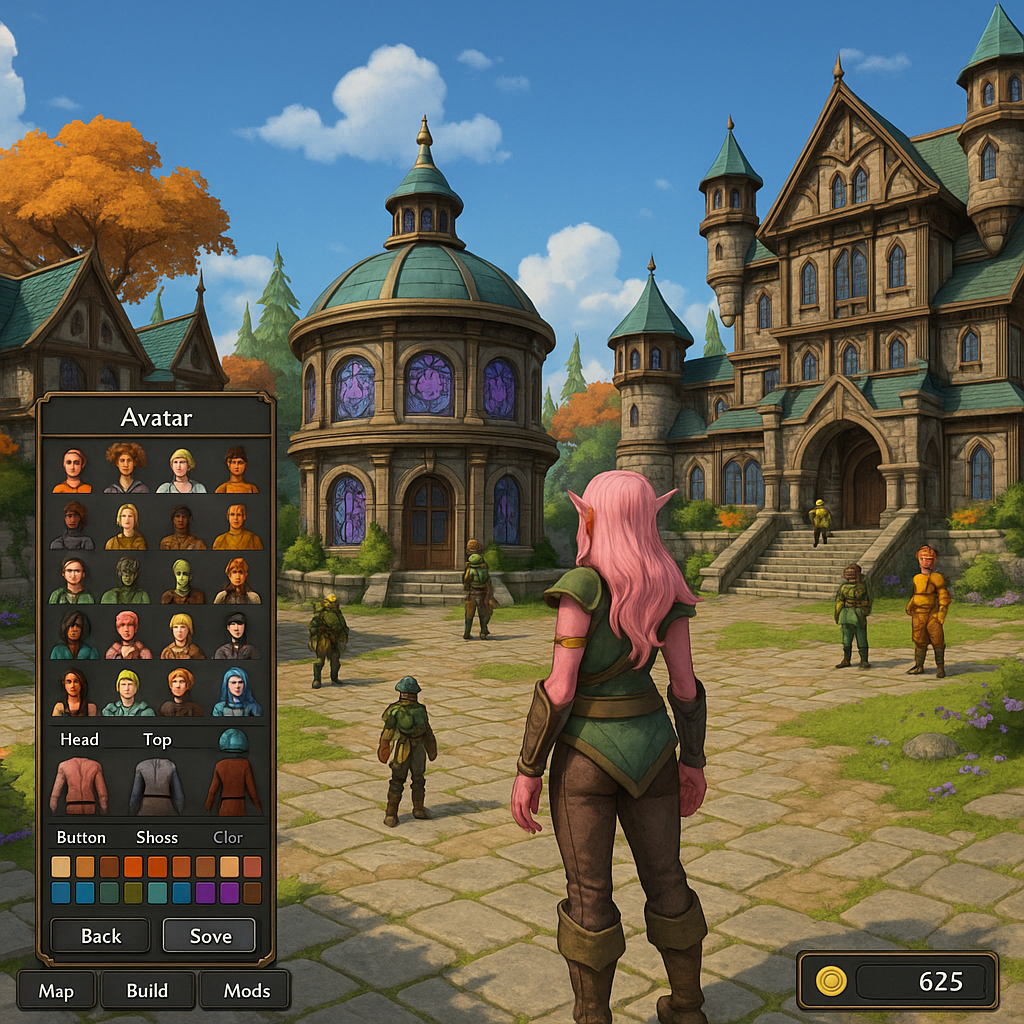Open the Mods menu
Screen dimensions: 1024x1024
pyautogui.click(x=246, y=990)
